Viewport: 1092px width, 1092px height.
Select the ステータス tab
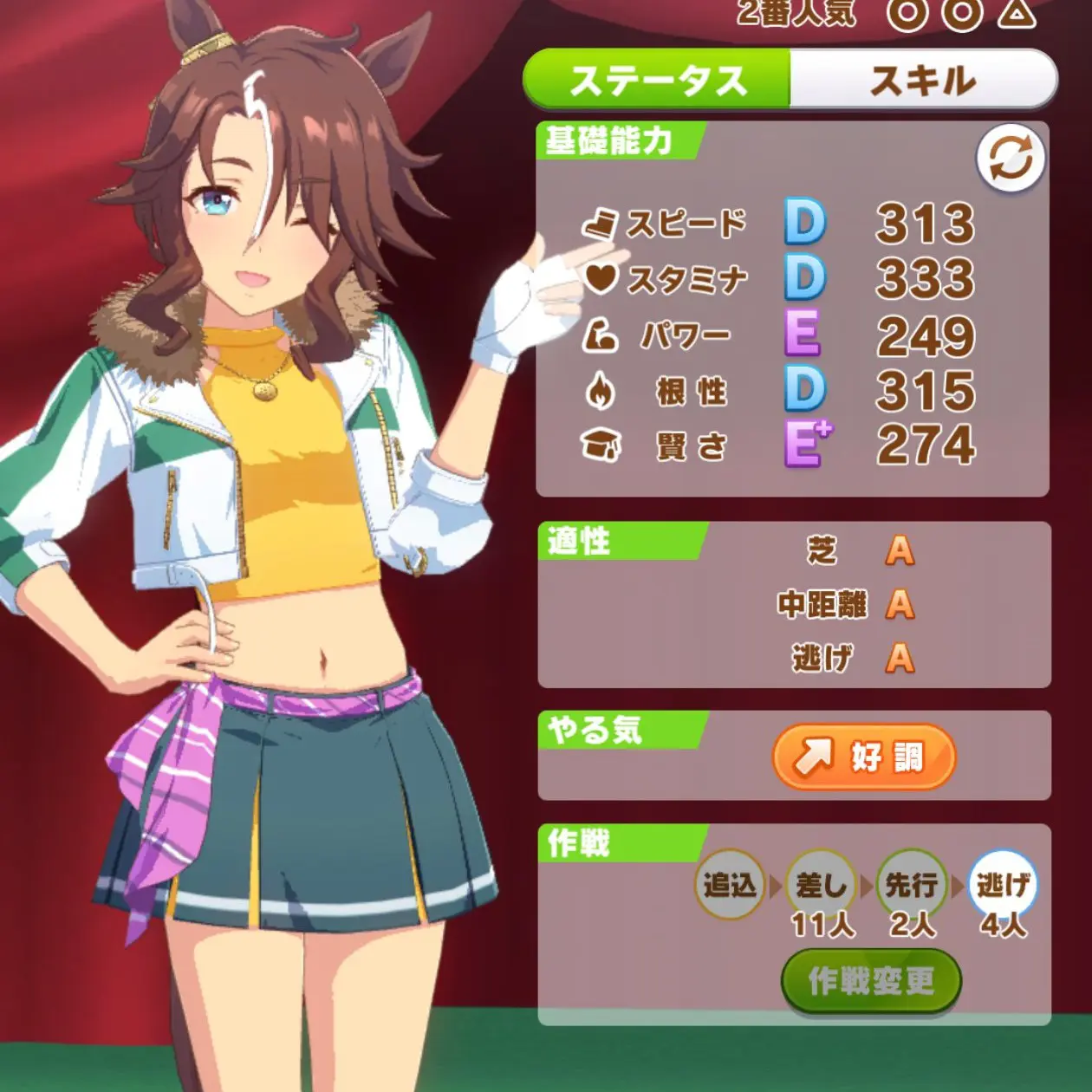tap(658, 81)
